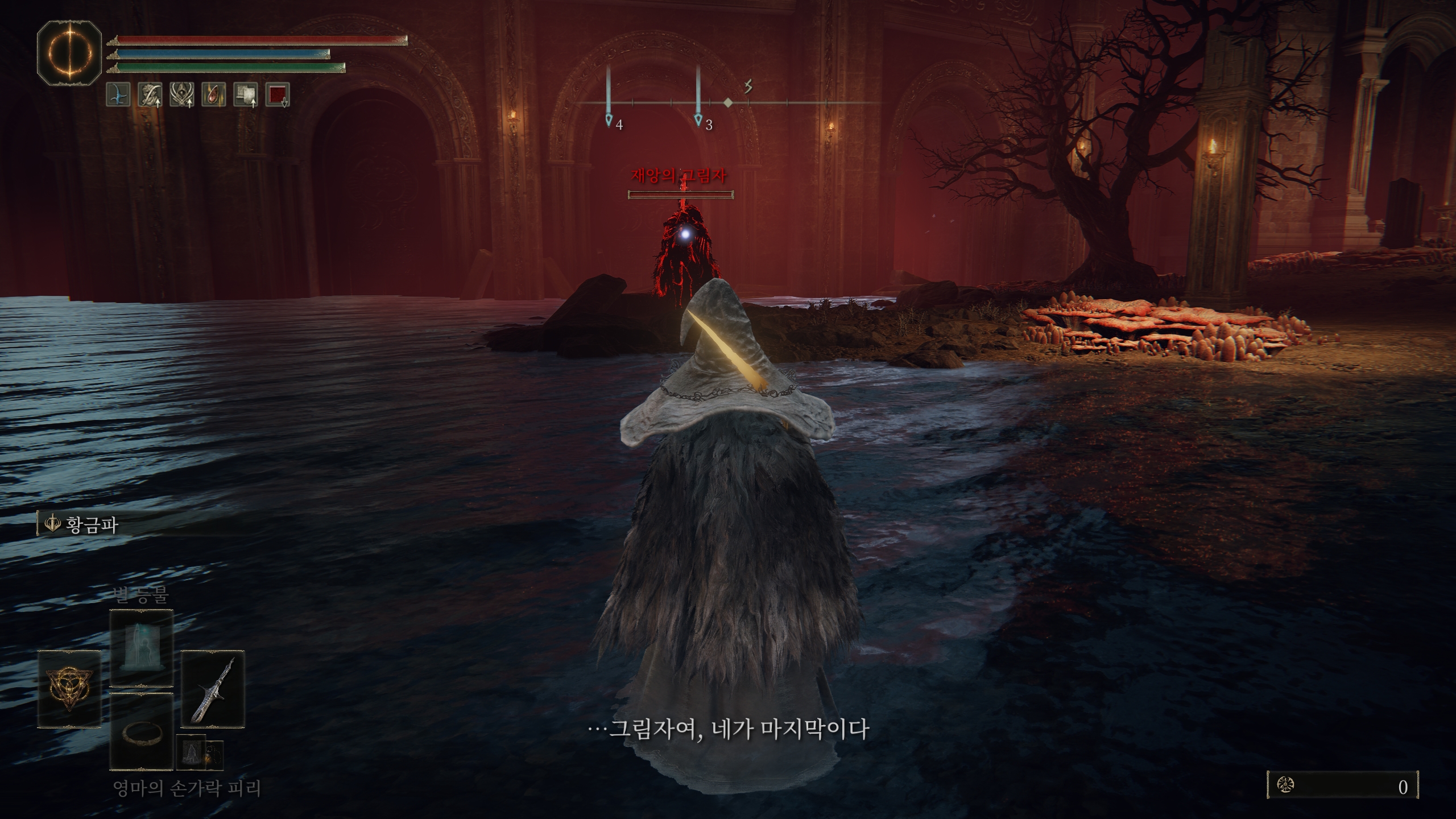The height and width of the screenshot is (819, 1456).
Task: Select the blue spectral steed whistle quick slot icon
Action: pyautogui.click(x=118, y=96)
